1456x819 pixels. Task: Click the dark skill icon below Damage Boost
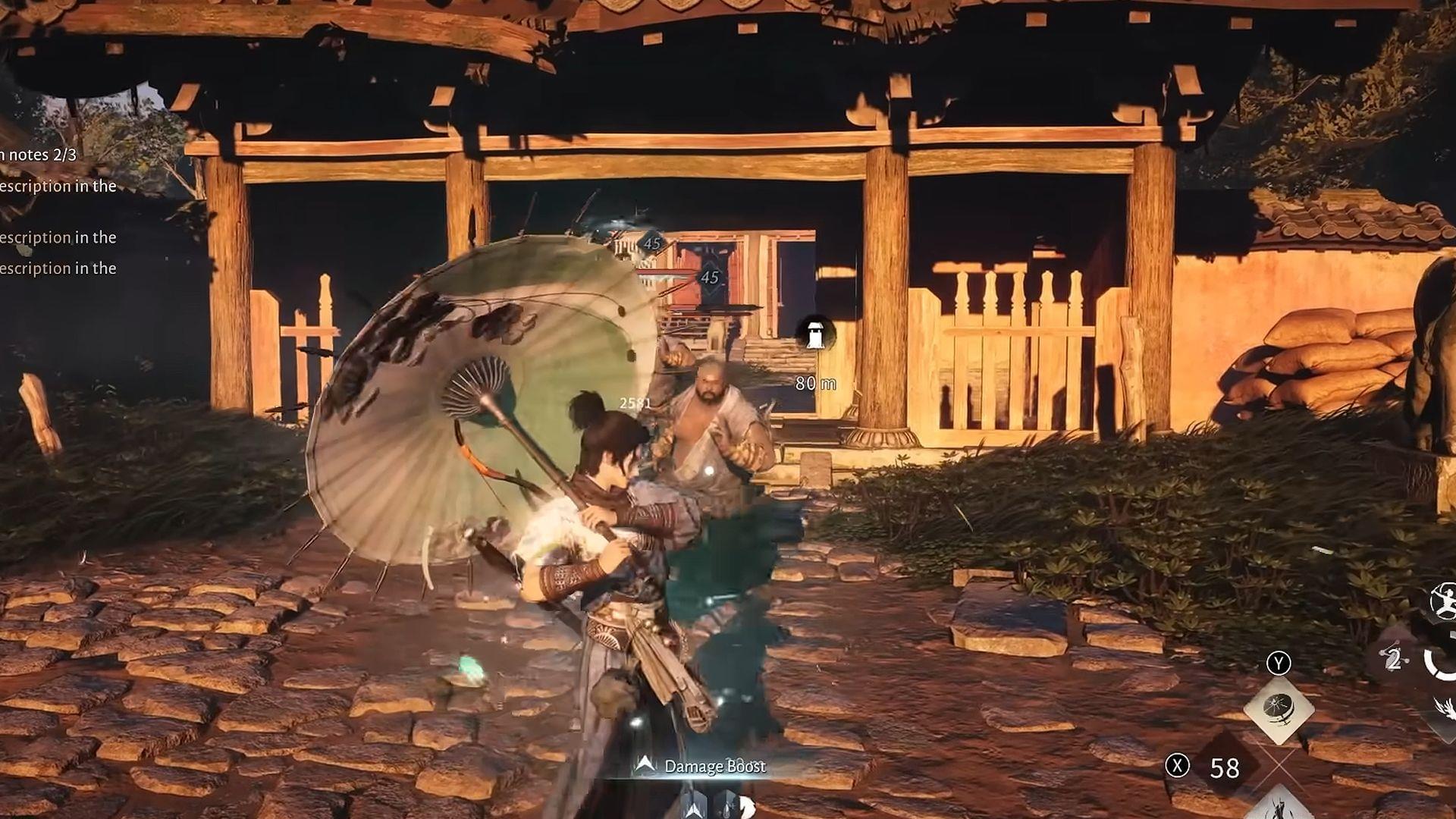click(693, 808)
